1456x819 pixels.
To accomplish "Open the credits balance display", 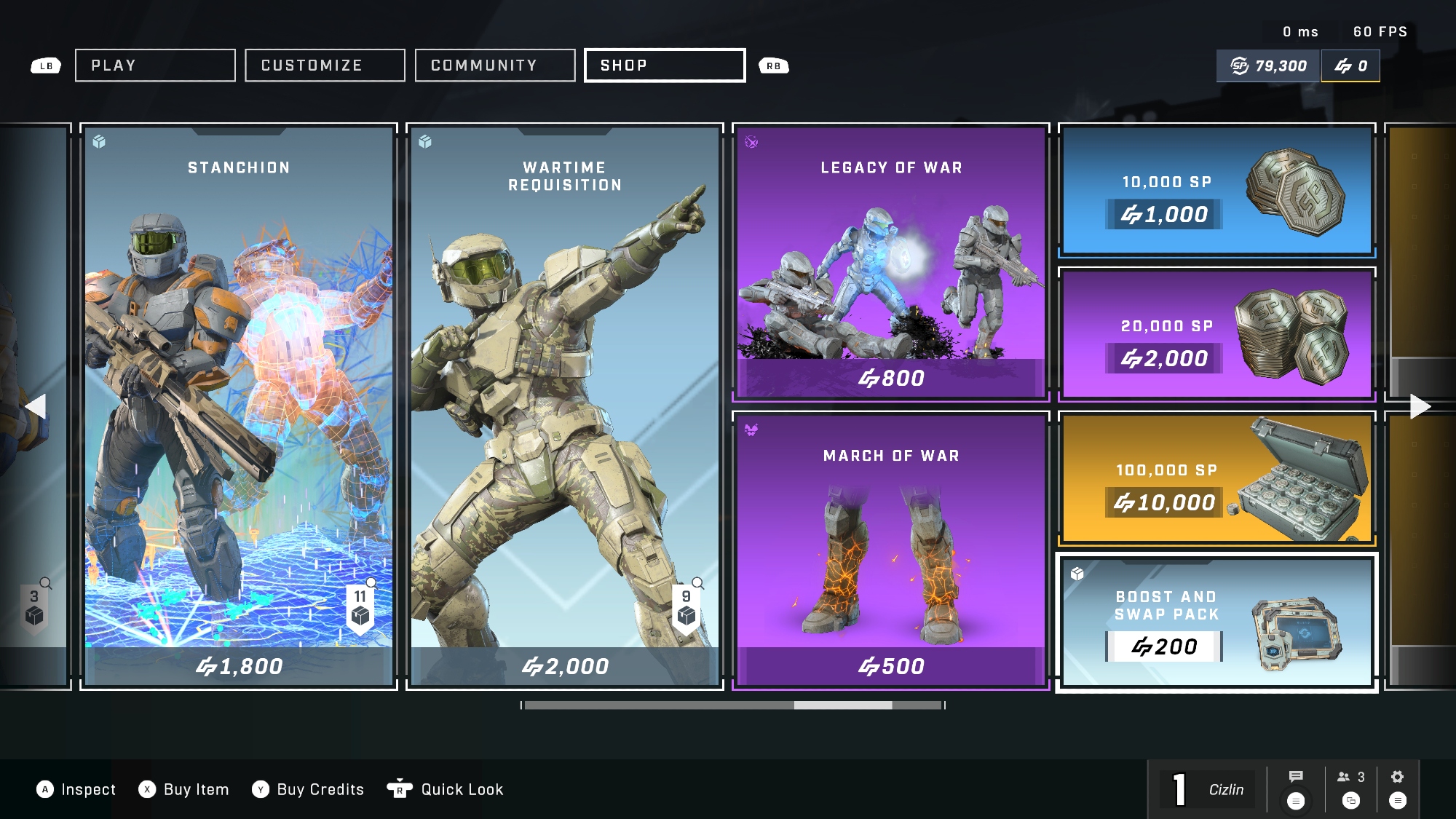I will click(x=1350, y=66).
